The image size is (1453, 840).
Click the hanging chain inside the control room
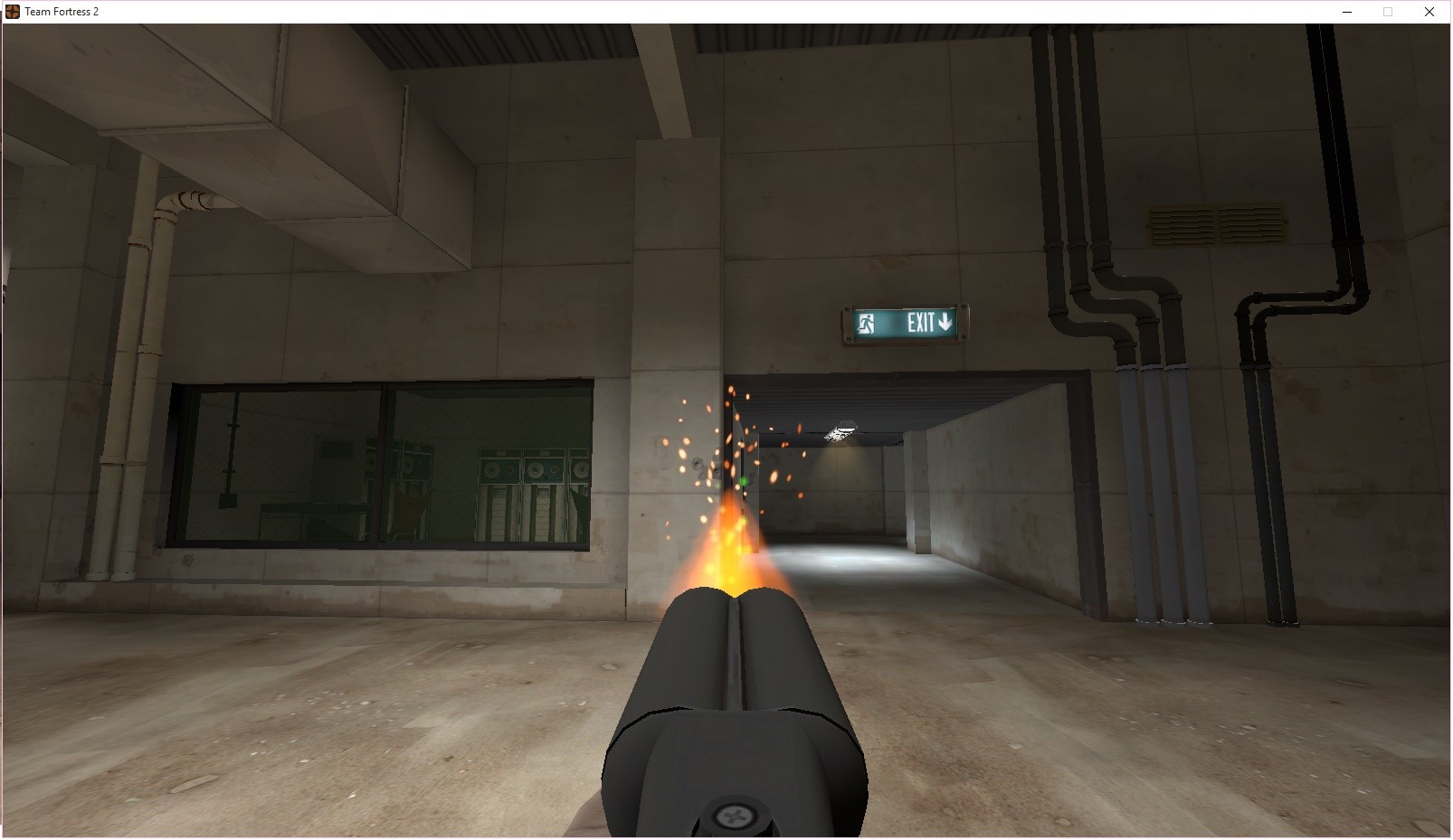tap(231, 443)
